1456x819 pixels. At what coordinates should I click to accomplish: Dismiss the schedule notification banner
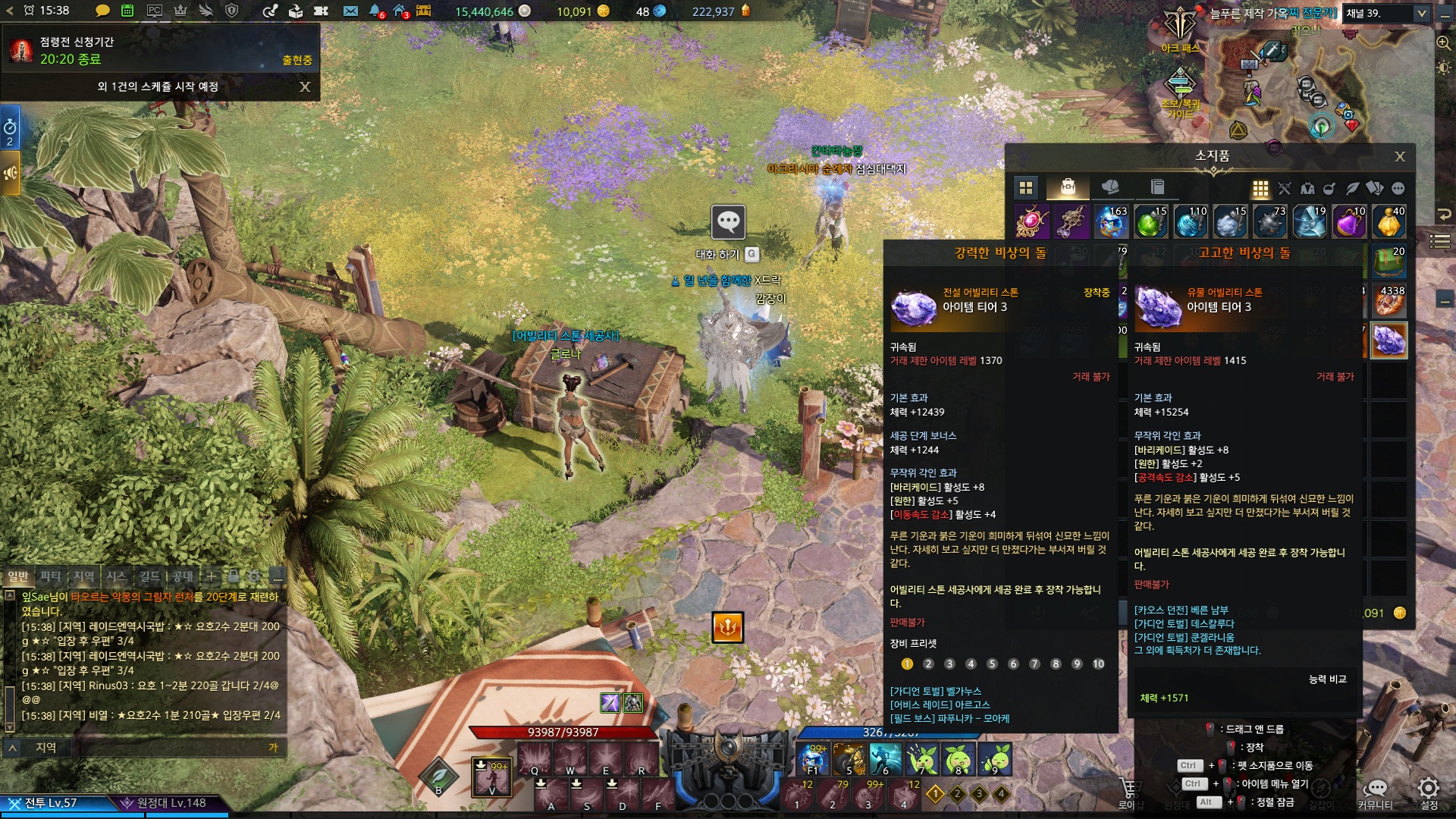coord(305,86)
